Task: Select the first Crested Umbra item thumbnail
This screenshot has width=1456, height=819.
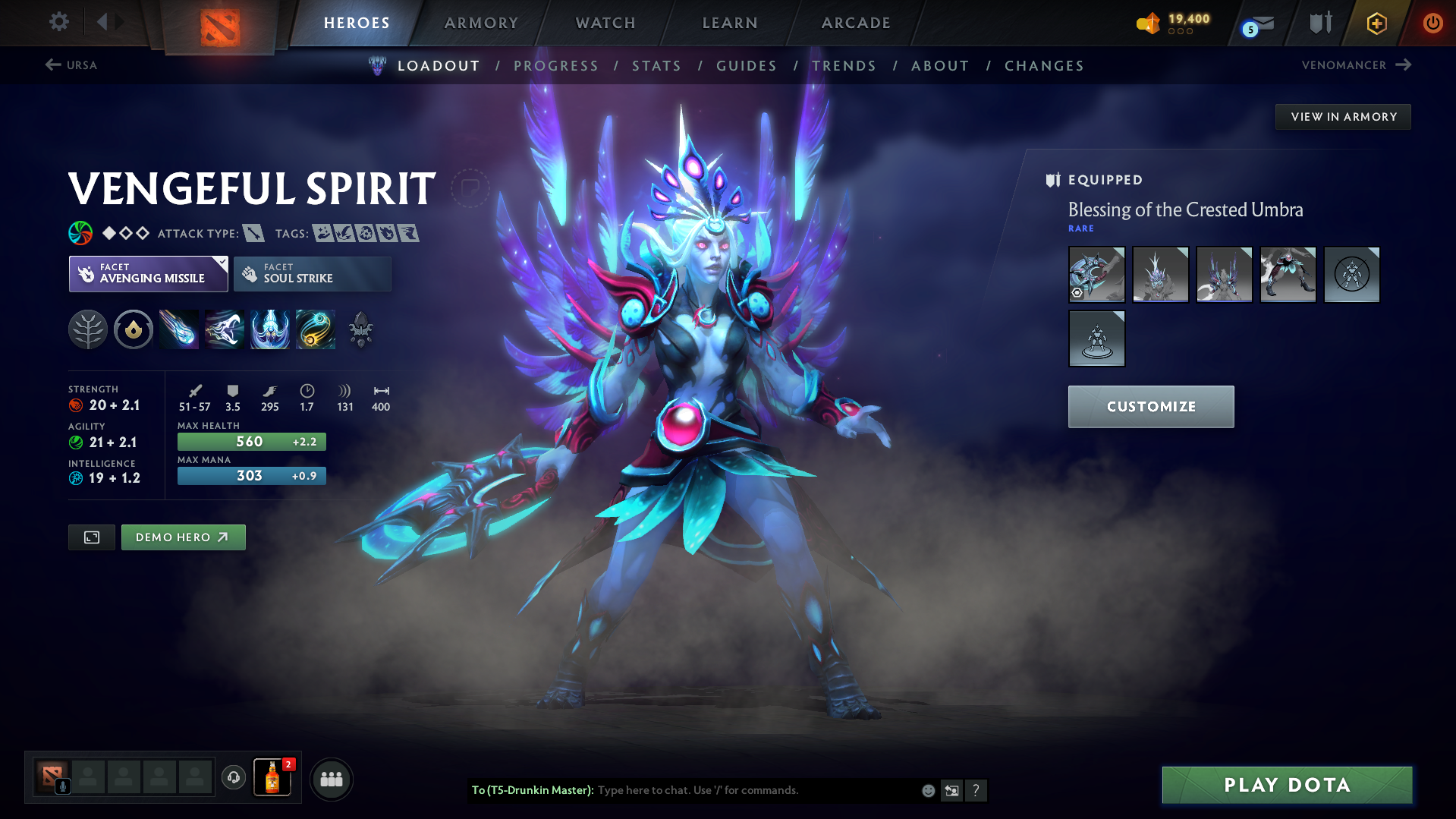Action: pos(1096,275)
